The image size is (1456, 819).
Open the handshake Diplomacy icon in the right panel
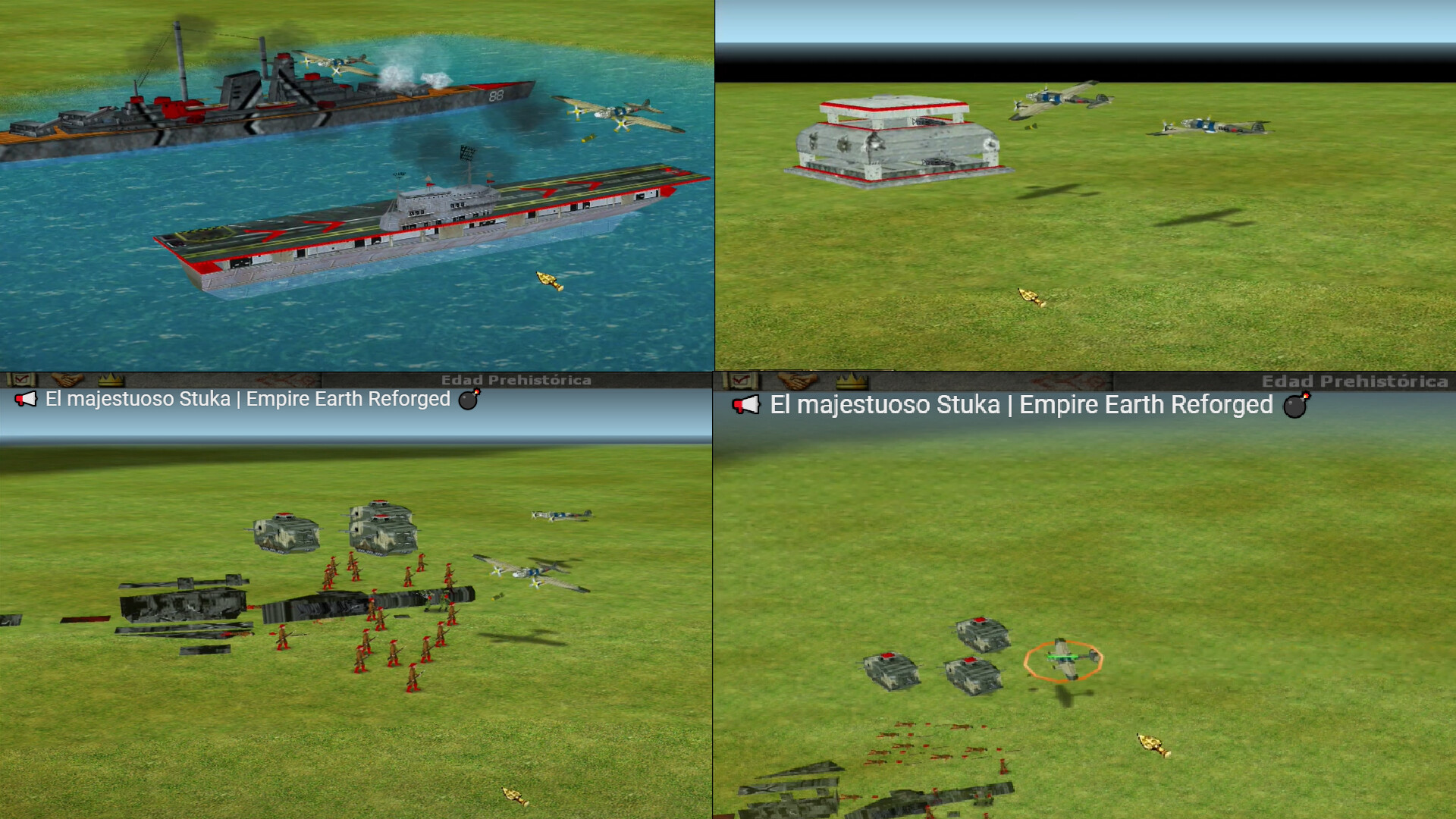pyautogui.click(x=798, y=381)
